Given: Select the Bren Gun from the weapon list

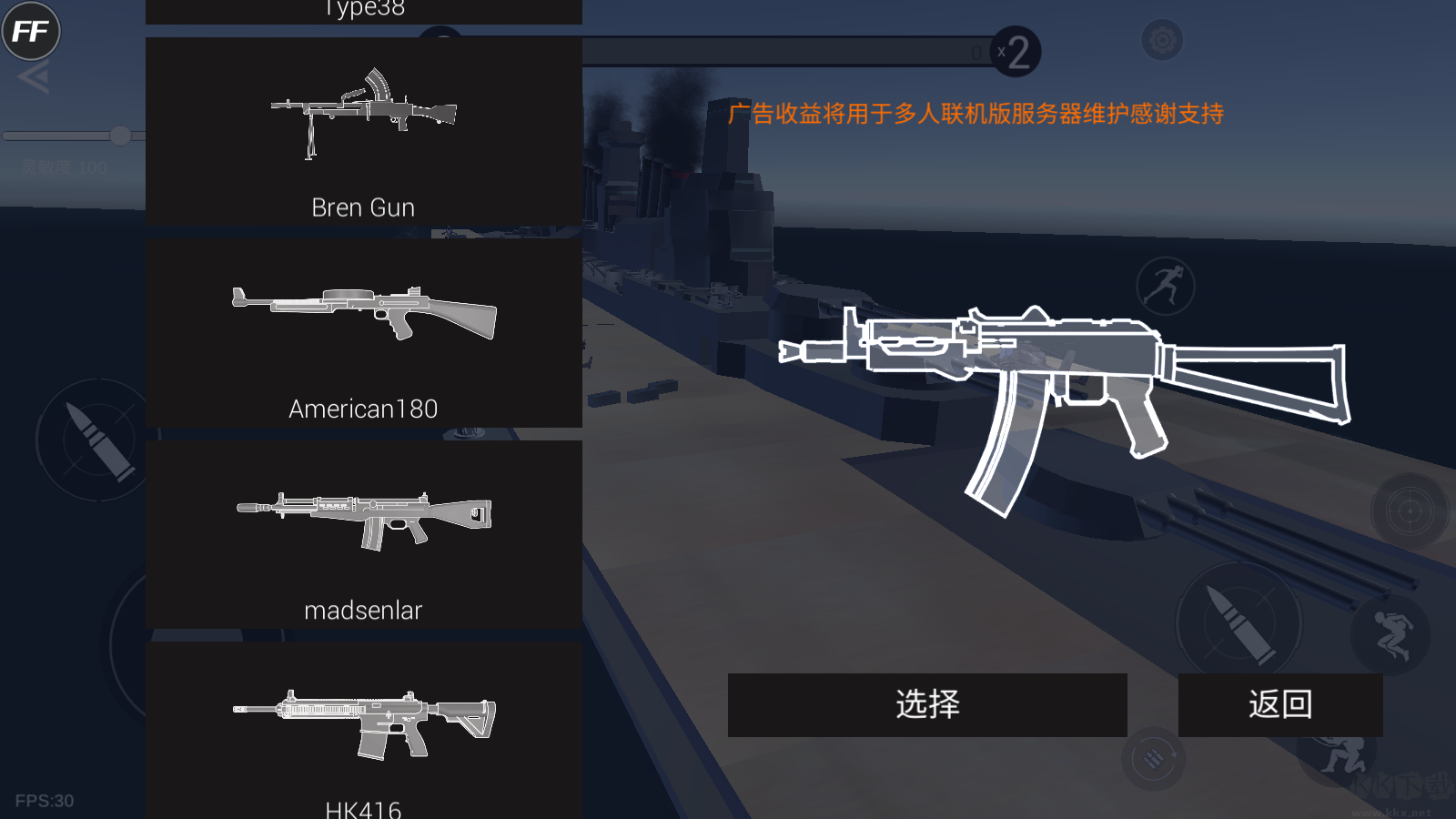Looking at the screenshot, I should tap(363, 132).
